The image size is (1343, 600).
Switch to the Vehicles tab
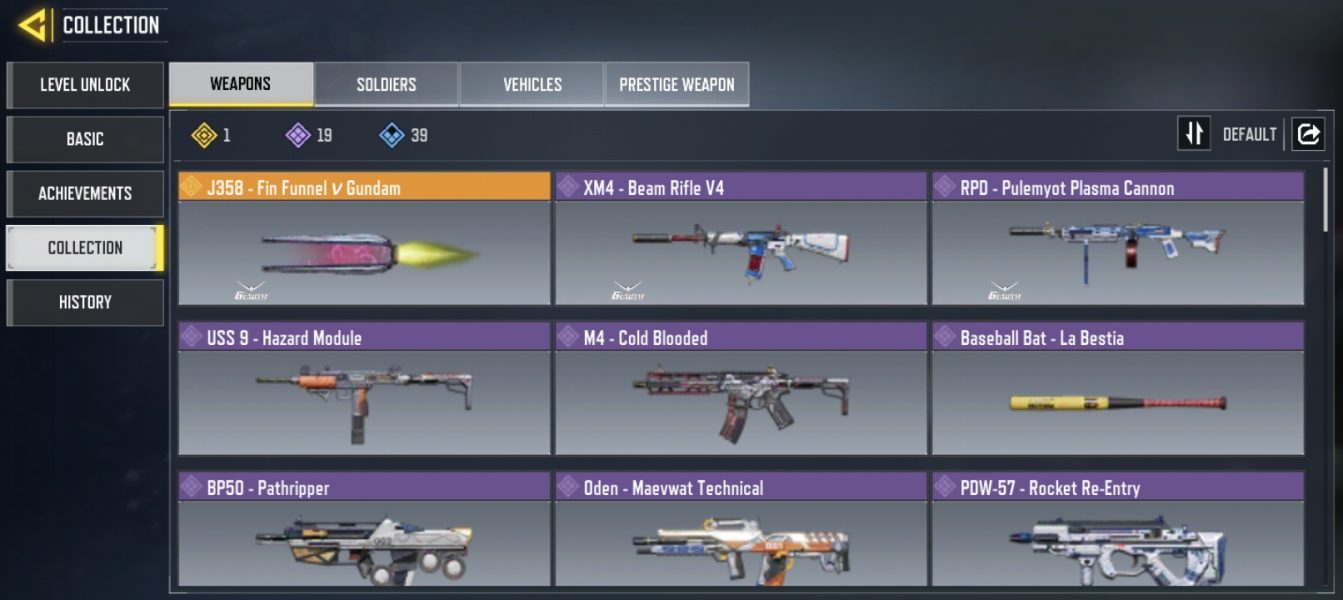(532, 85)
